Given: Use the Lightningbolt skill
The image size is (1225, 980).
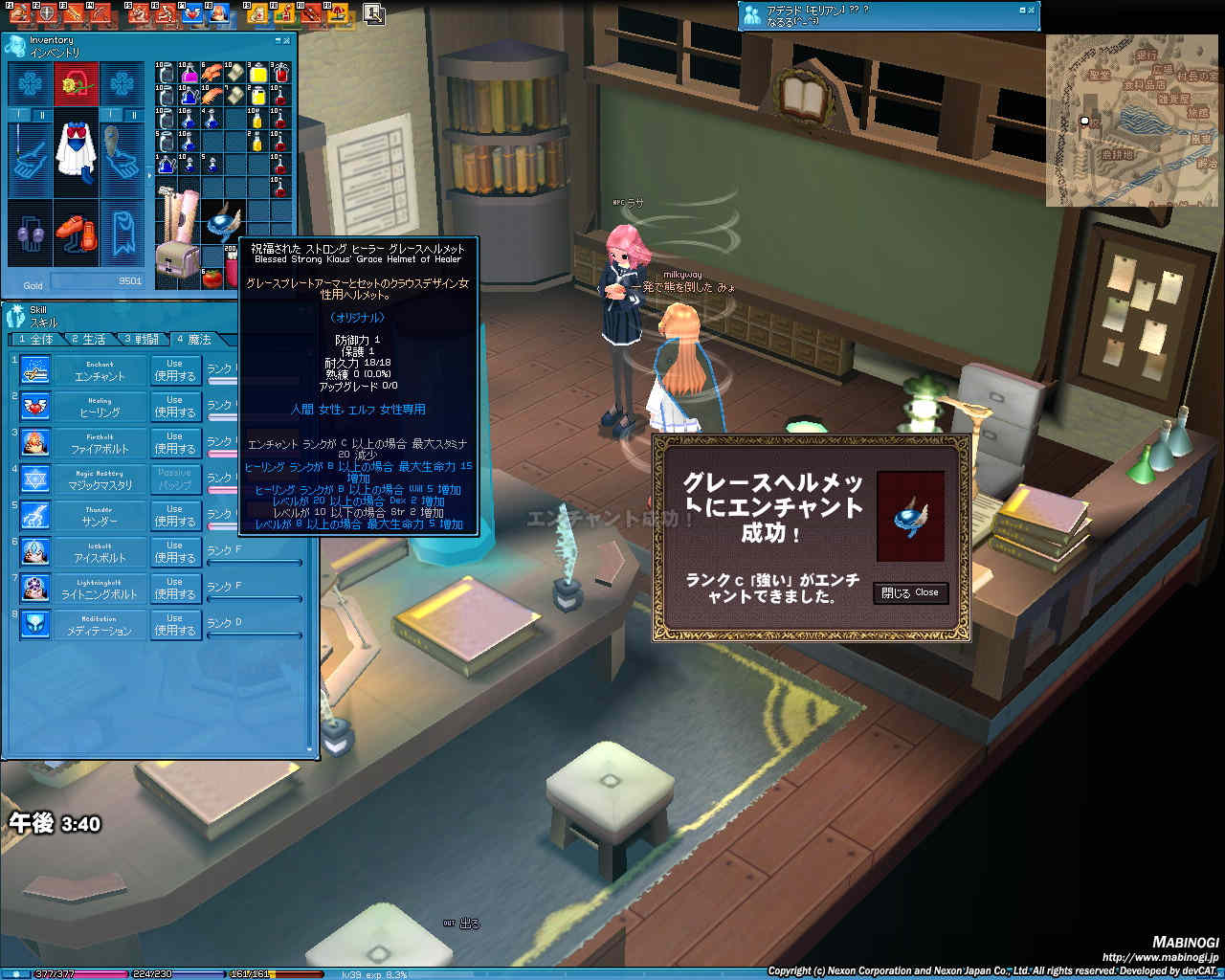Looking at the screenshot, I should pos(174,589).
